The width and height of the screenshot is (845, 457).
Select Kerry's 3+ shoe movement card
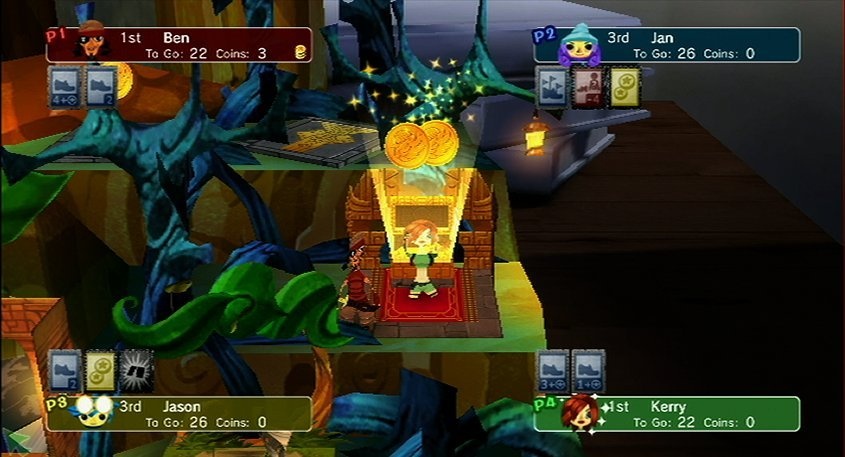553,368
